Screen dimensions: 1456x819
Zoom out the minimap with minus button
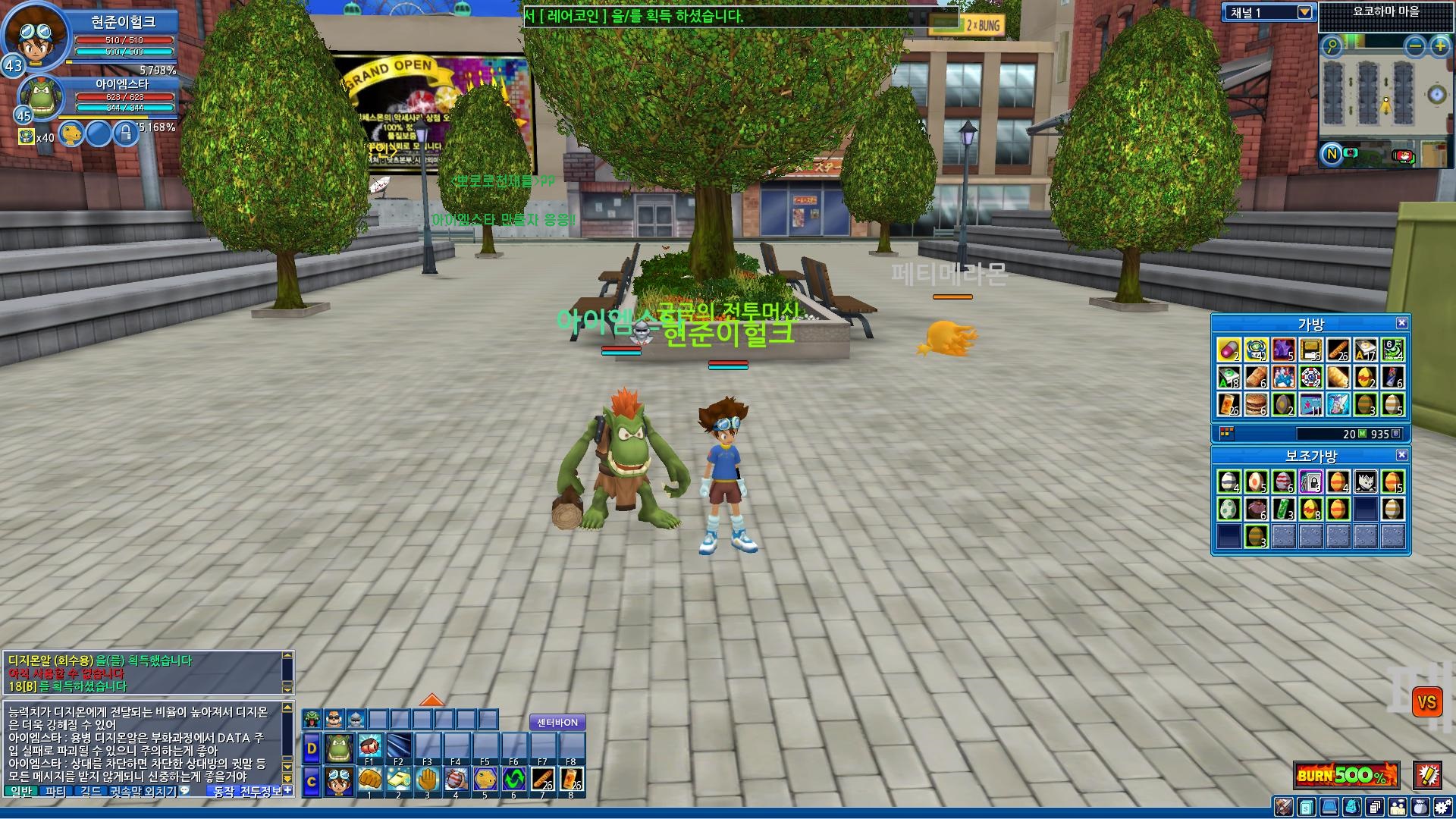coord(1414,46)
